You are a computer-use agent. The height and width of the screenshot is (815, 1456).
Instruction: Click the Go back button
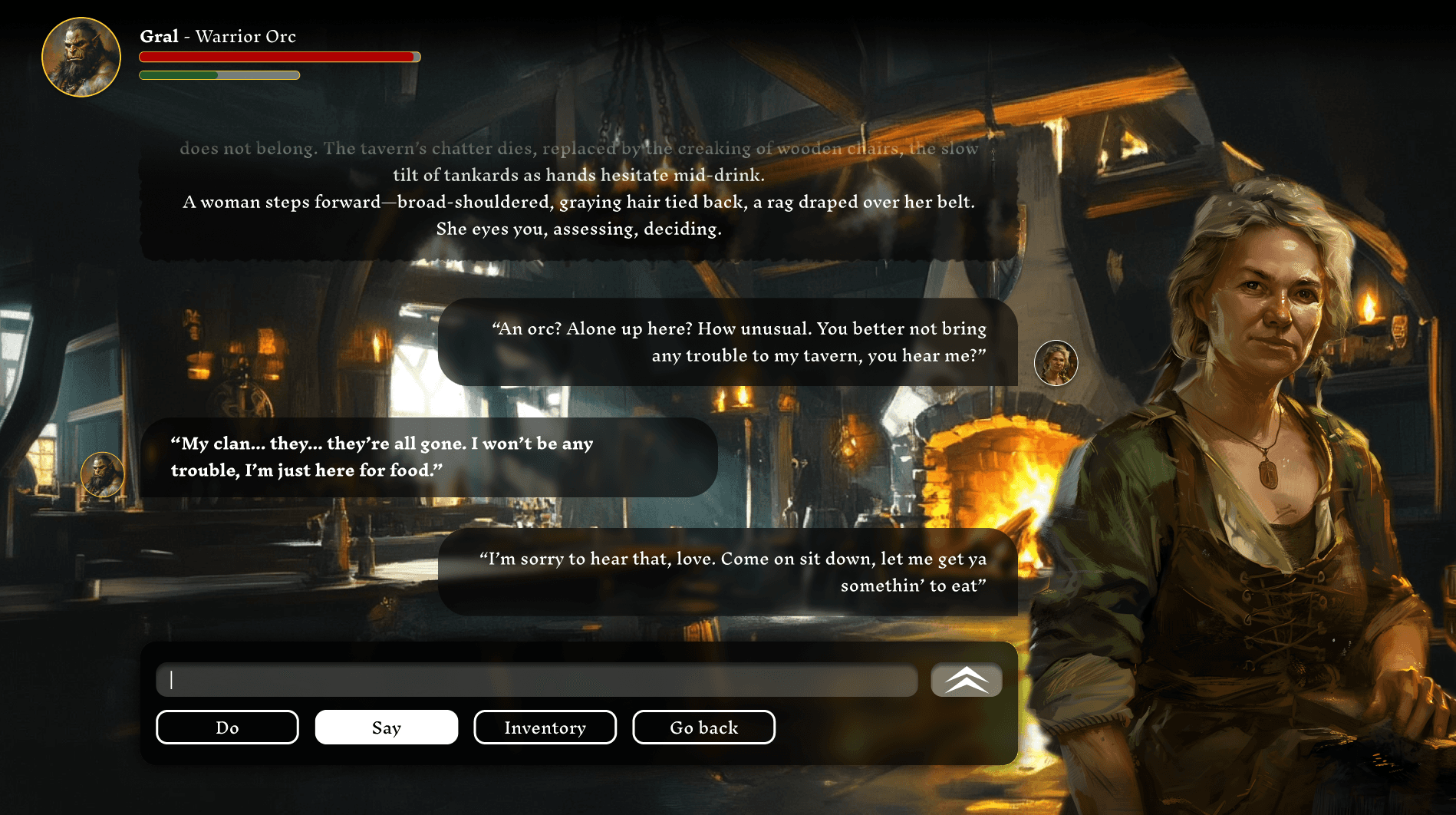703,727
